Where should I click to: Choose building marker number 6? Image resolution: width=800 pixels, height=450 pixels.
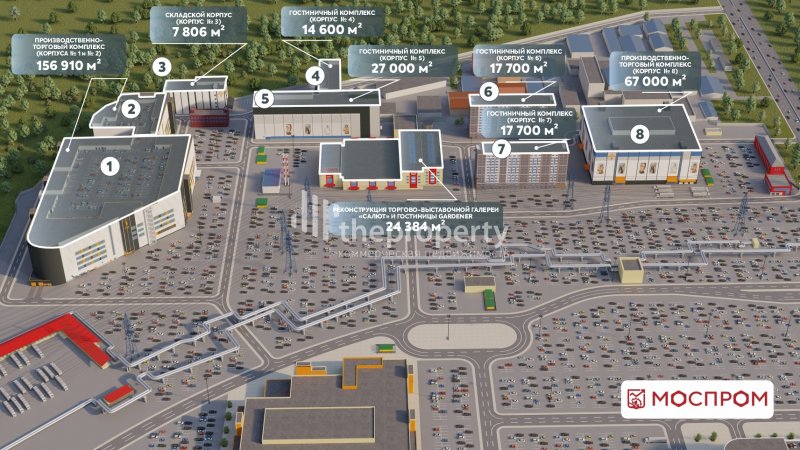488,92
